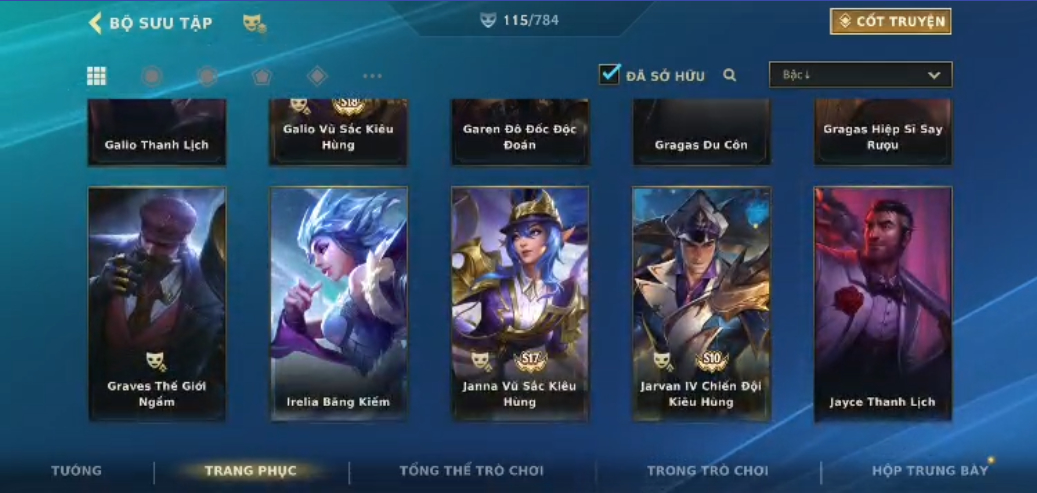This screenshot has width=1037, height=493.
Task: Select the Galio Thanh Lịch skin
Action: (x=157, y=132)
